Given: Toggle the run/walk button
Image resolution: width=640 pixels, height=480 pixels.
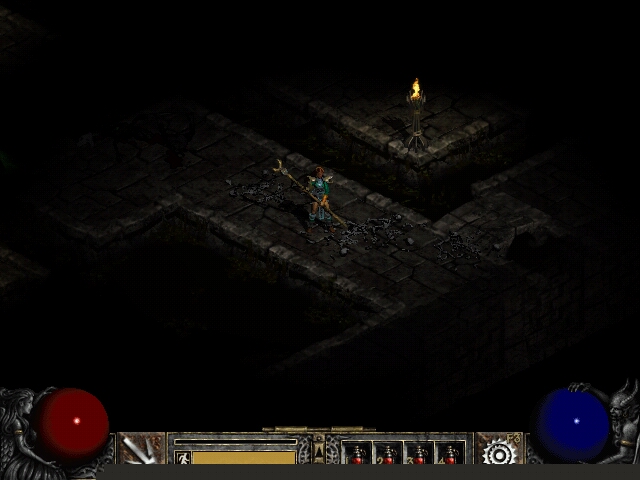Looking at the screenshot, I should (x=183, y=457).
